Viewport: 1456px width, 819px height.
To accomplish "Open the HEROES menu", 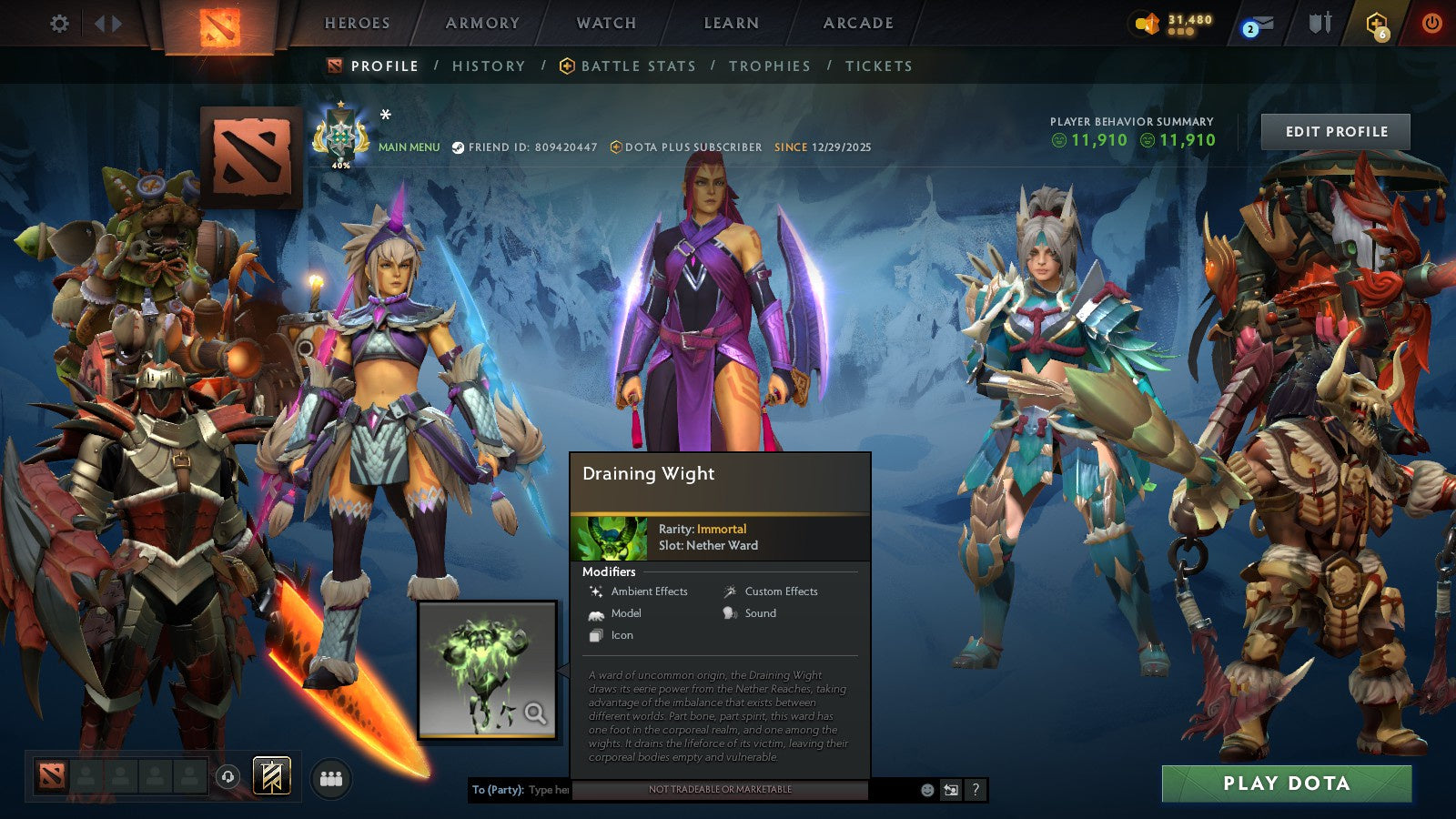I will click(x=357, y=23).
